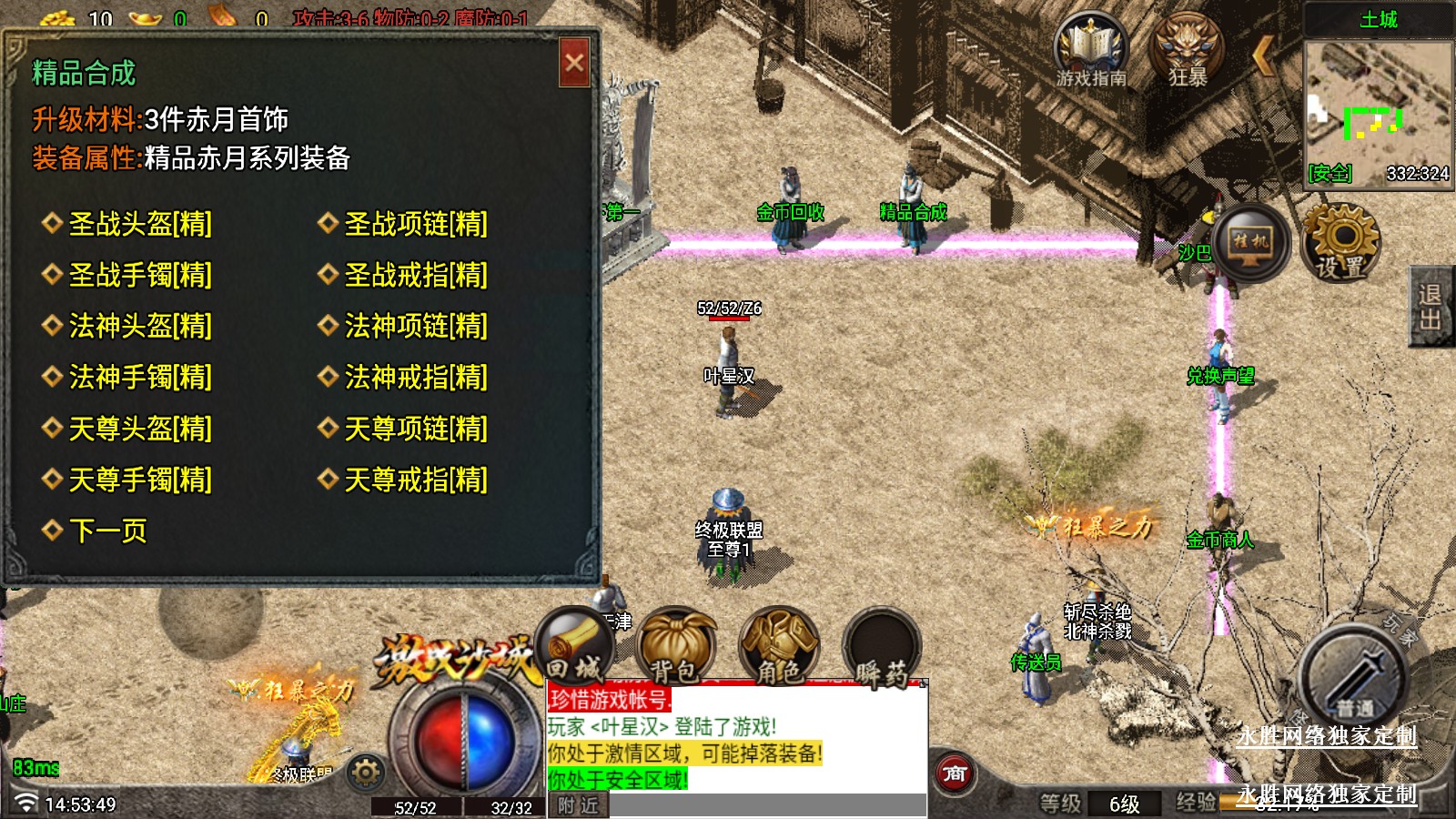Viewport: 1456px width, 819px height.
Task: Go to next page with 下一页
Action: coord(107,531)
